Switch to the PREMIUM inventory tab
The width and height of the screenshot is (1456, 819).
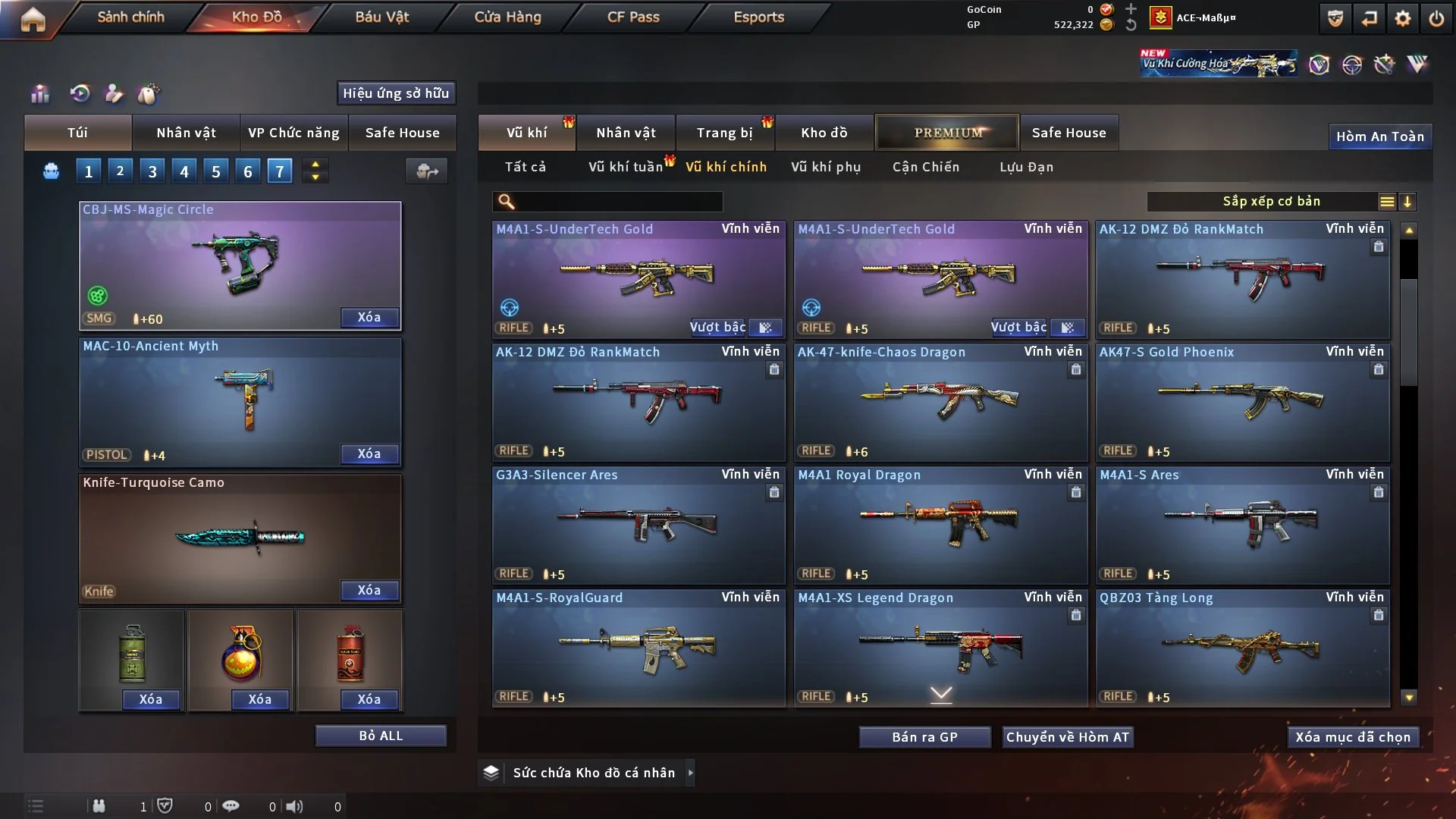click(948, 133)
